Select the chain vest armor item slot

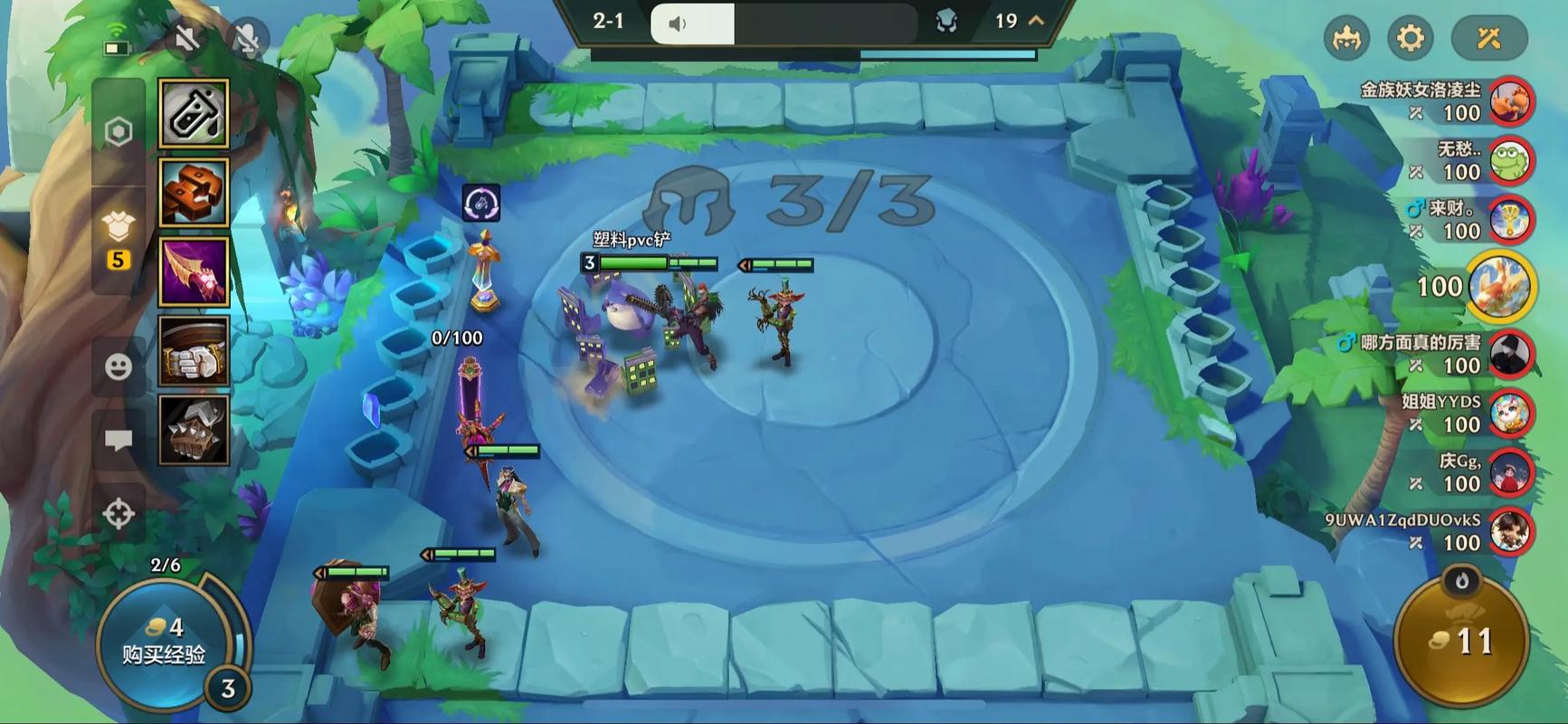pos(194,430)
